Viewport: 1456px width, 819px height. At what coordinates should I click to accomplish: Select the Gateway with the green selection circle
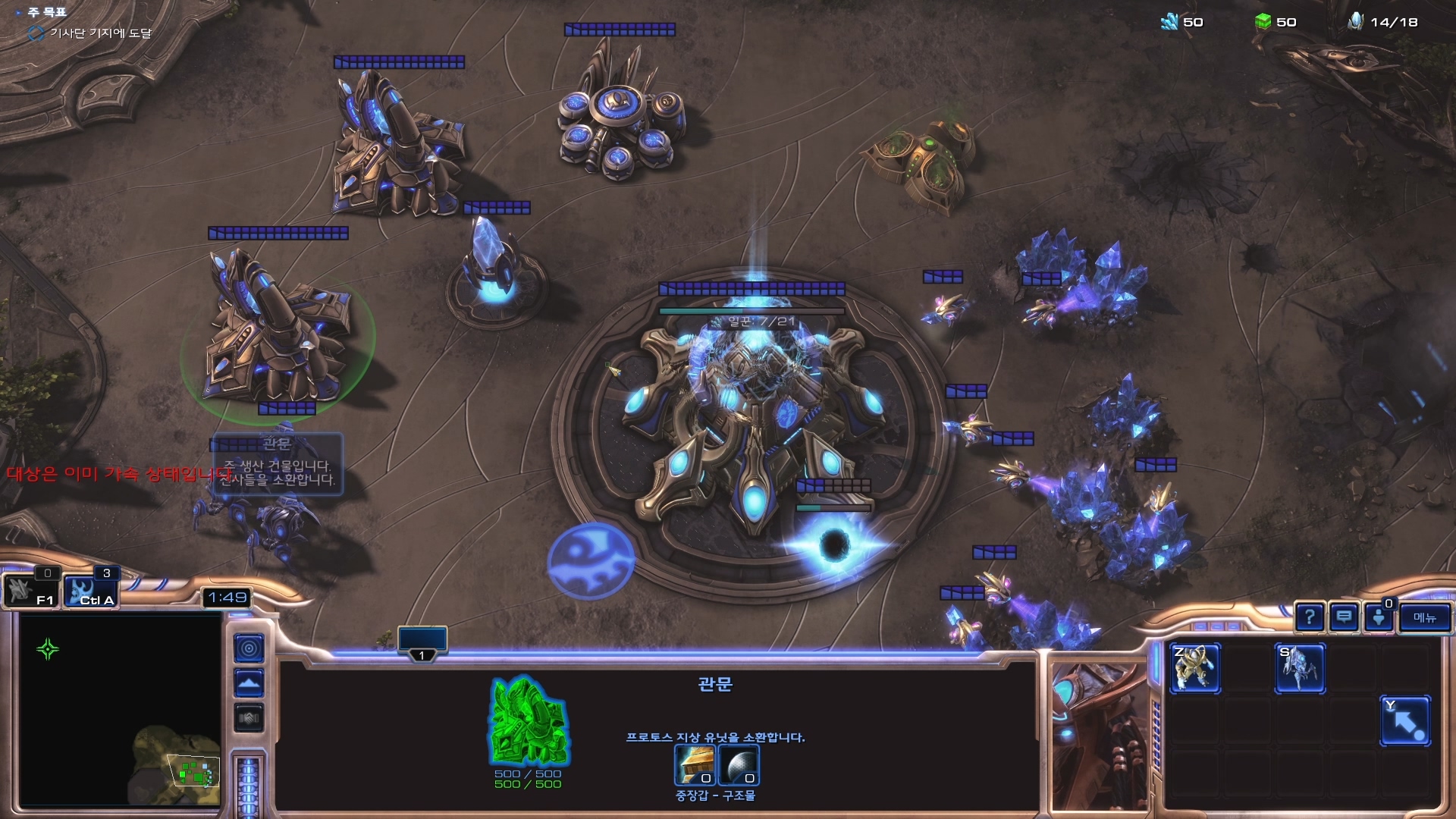pyautogui.click(x=277, y=334)
